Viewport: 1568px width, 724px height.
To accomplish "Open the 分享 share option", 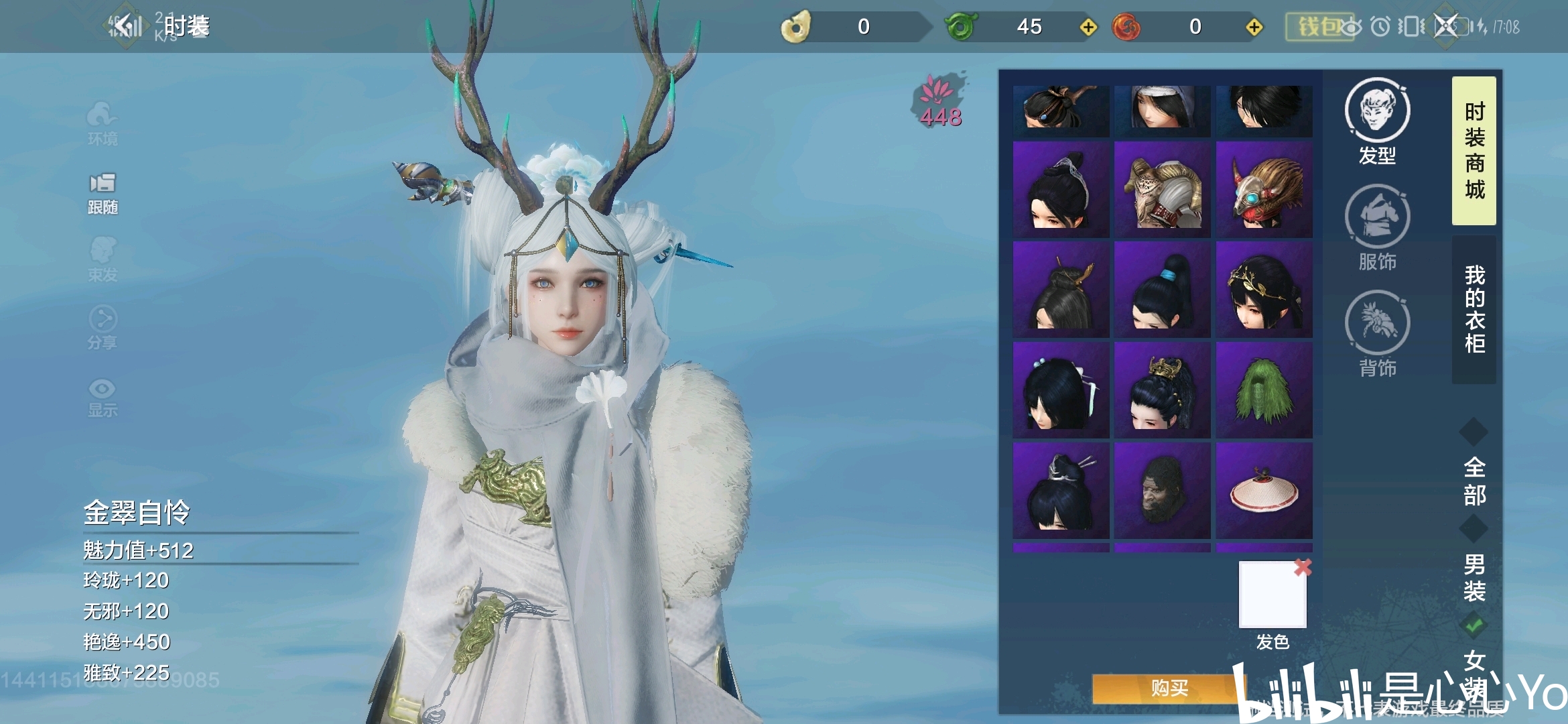I will coord(103,328).
